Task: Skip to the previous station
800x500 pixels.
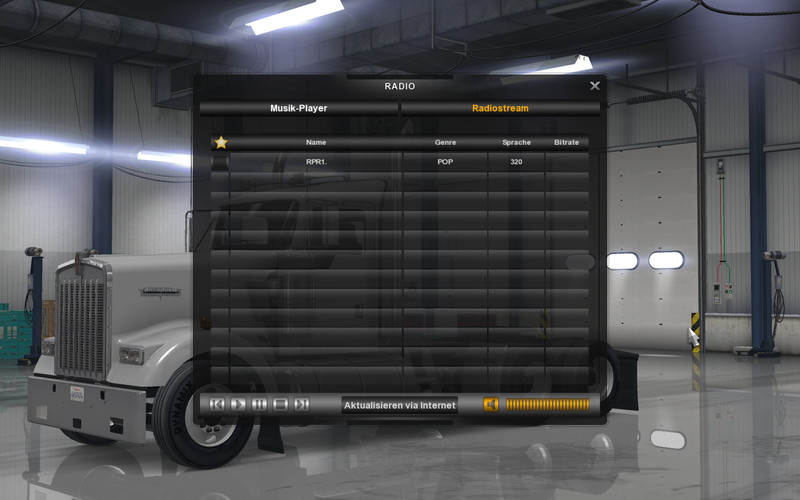Action: point(217,404)
